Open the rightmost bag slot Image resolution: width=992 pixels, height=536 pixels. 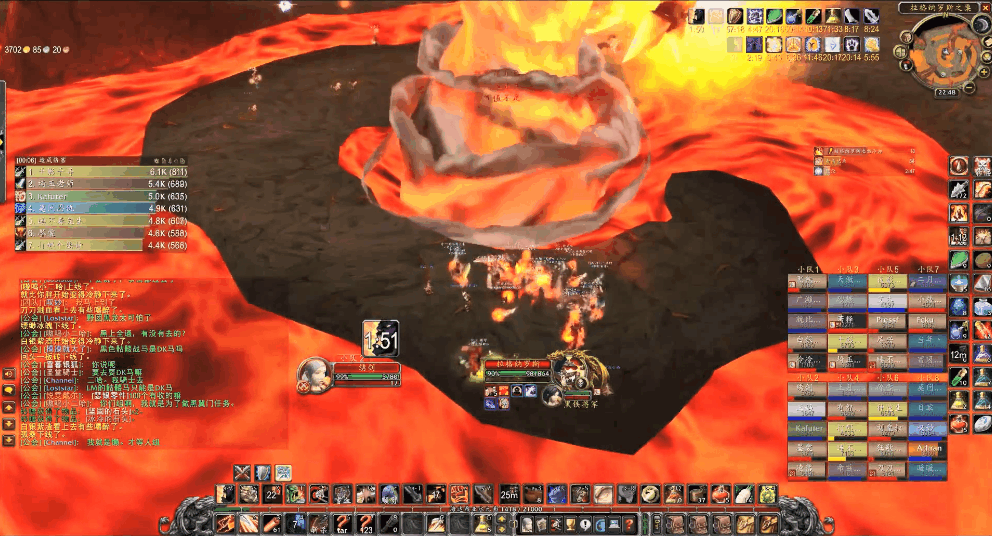(767, 523)
